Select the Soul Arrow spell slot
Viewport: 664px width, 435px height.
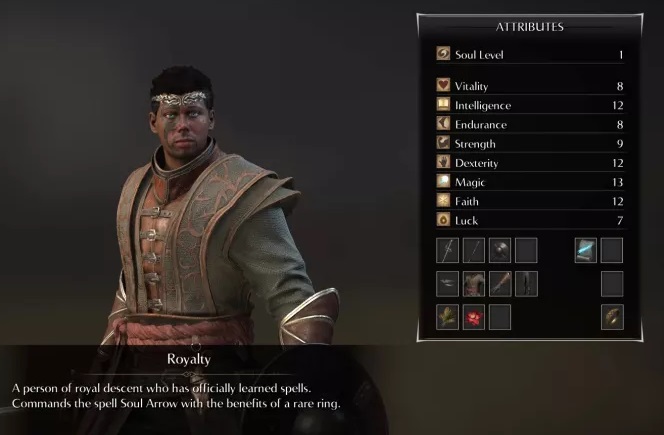[x=586, y=250]
